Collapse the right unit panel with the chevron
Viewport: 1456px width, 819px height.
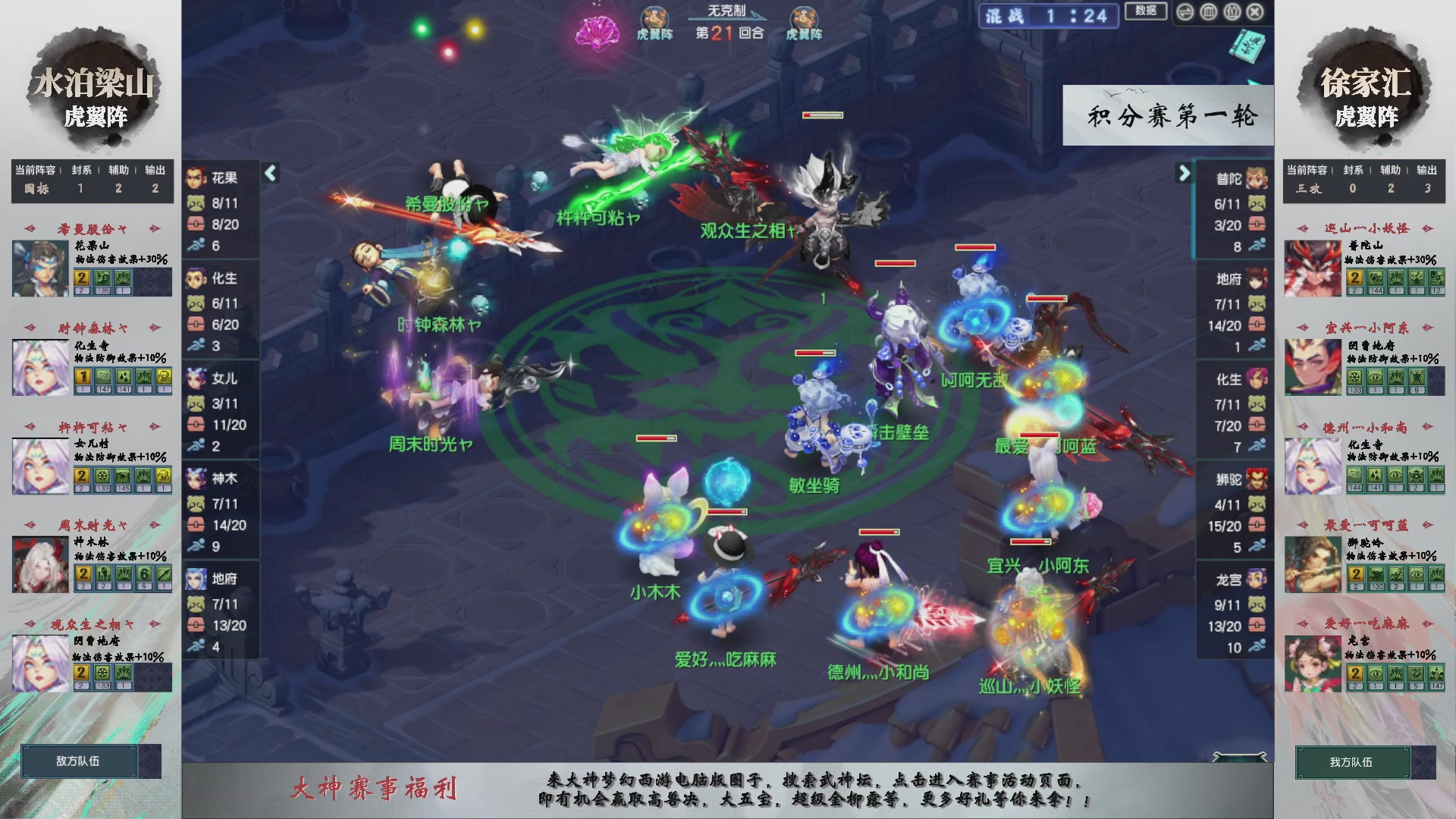point(1185,173)
